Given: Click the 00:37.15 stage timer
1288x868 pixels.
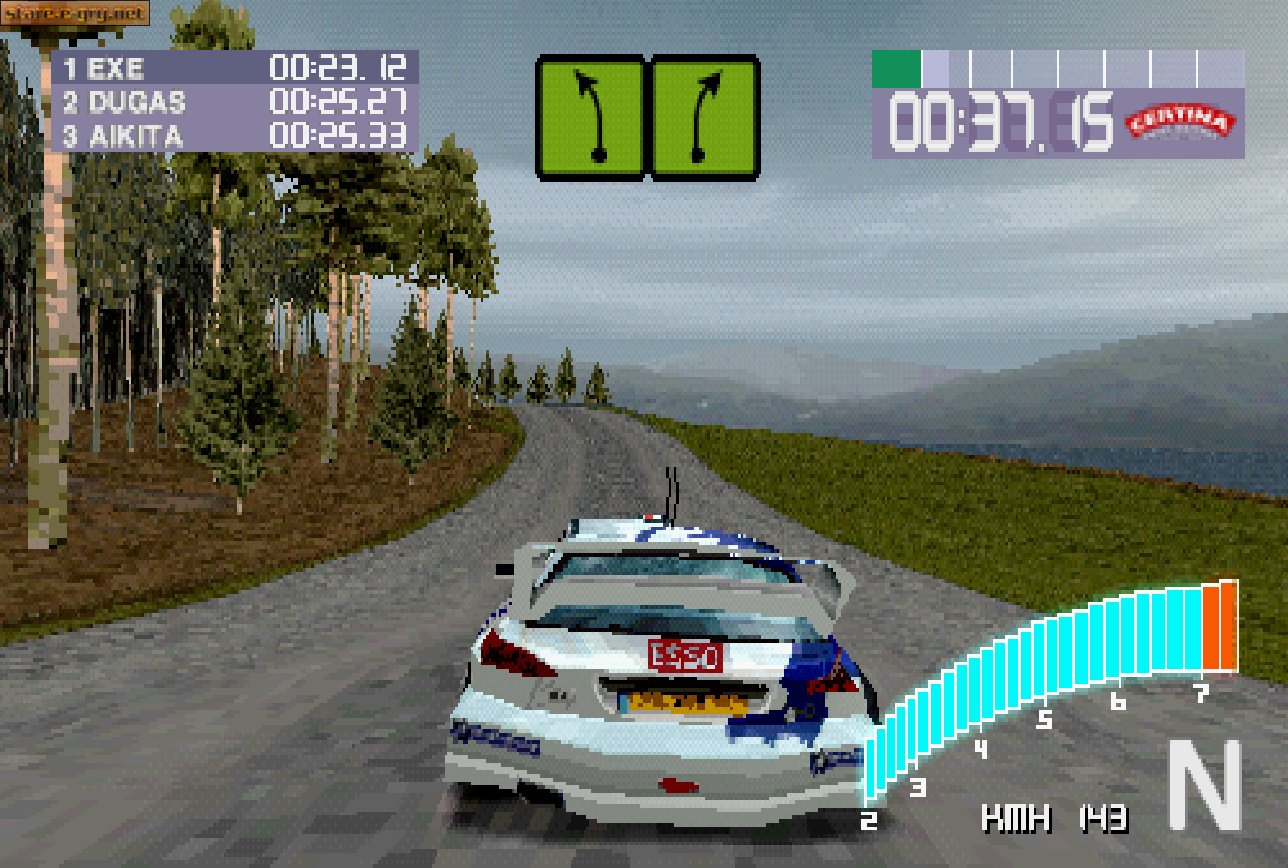Looking at the screenshot, I should (1000, 120).
